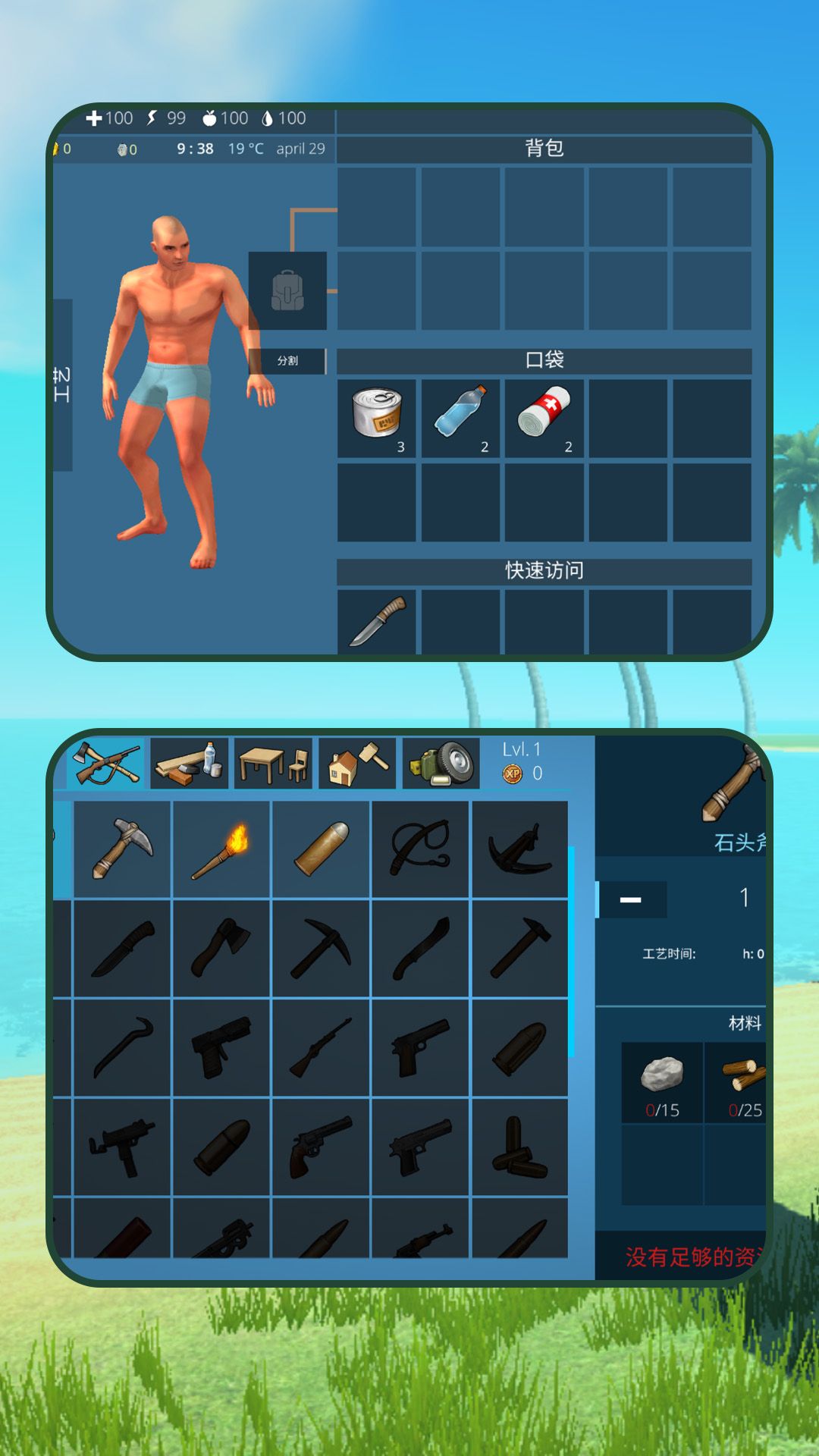
Task: Select the bow recipe
Action: [x=420, y=849]
